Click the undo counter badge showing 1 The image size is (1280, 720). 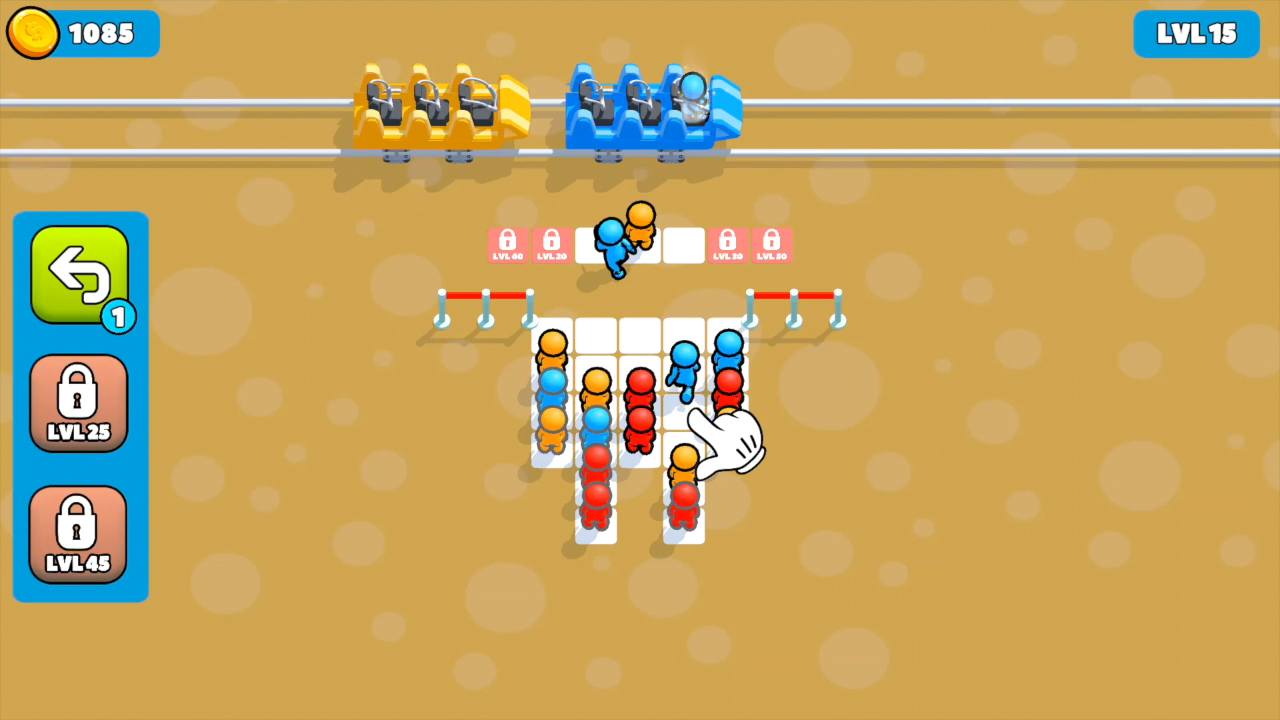tap(119, 317)
